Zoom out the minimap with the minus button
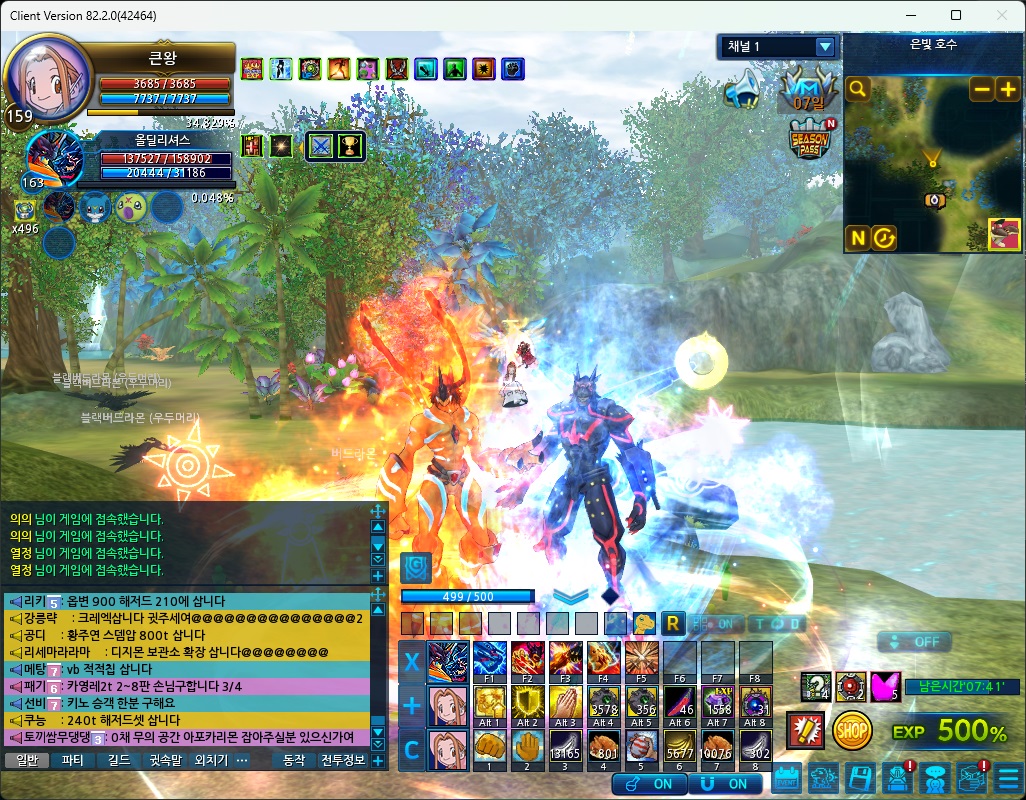The image size is (1026, 800). 982,89
